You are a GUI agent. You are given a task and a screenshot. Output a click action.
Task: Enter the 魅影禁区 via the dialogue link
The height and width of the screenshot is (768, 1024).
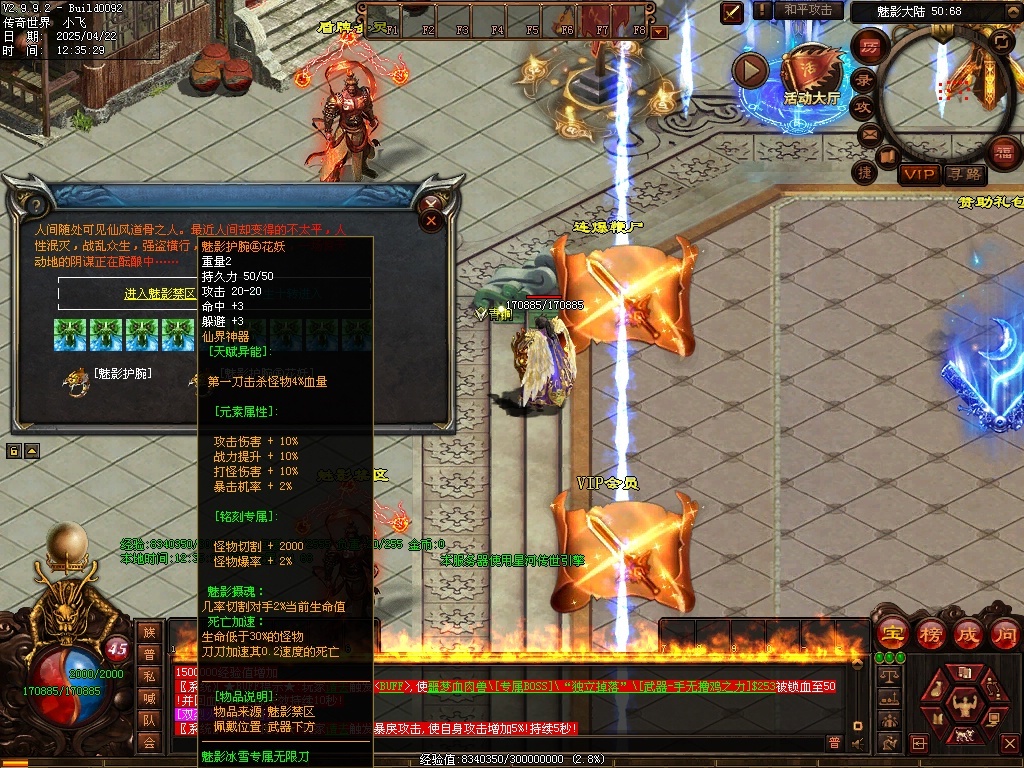coord(160,294)
